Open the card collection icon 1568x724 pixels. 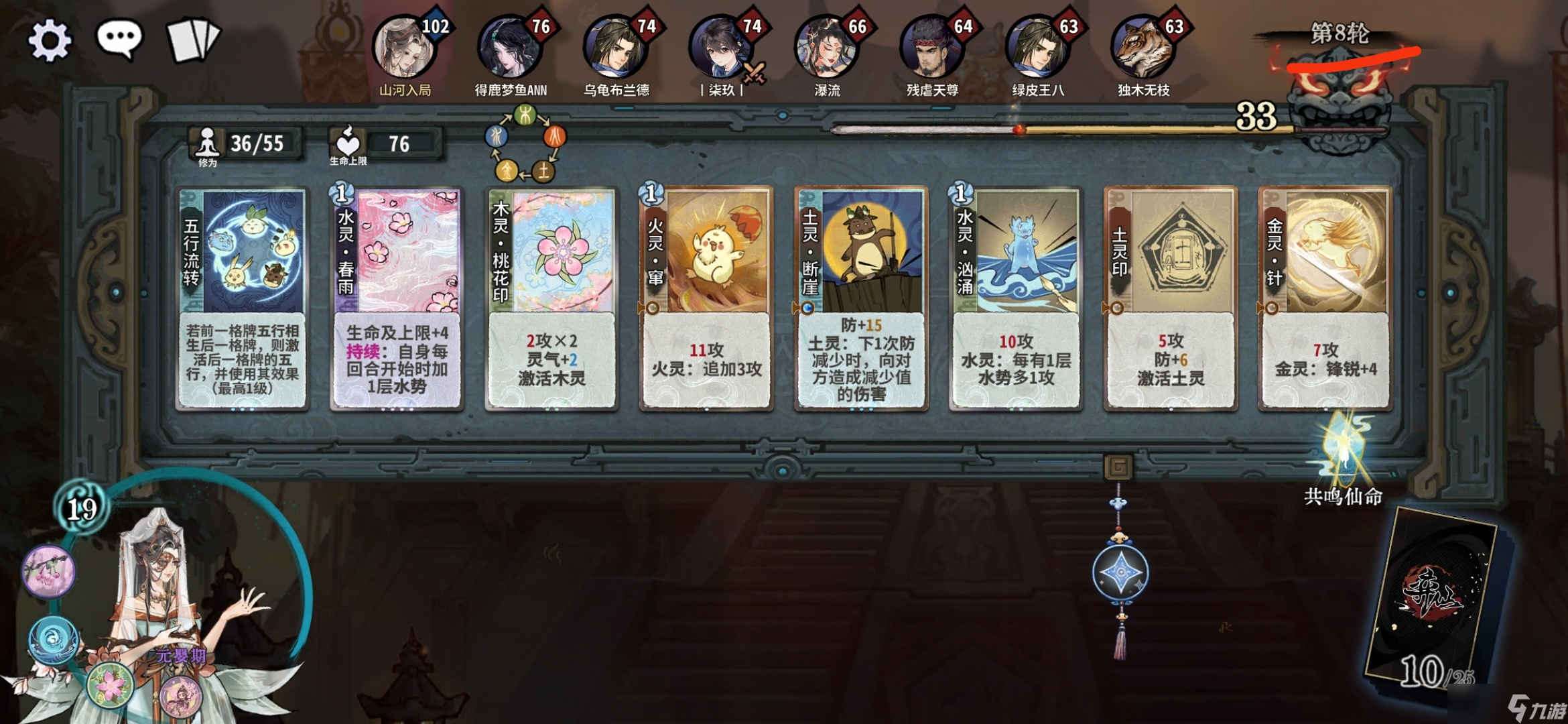(x=193, y=40)
